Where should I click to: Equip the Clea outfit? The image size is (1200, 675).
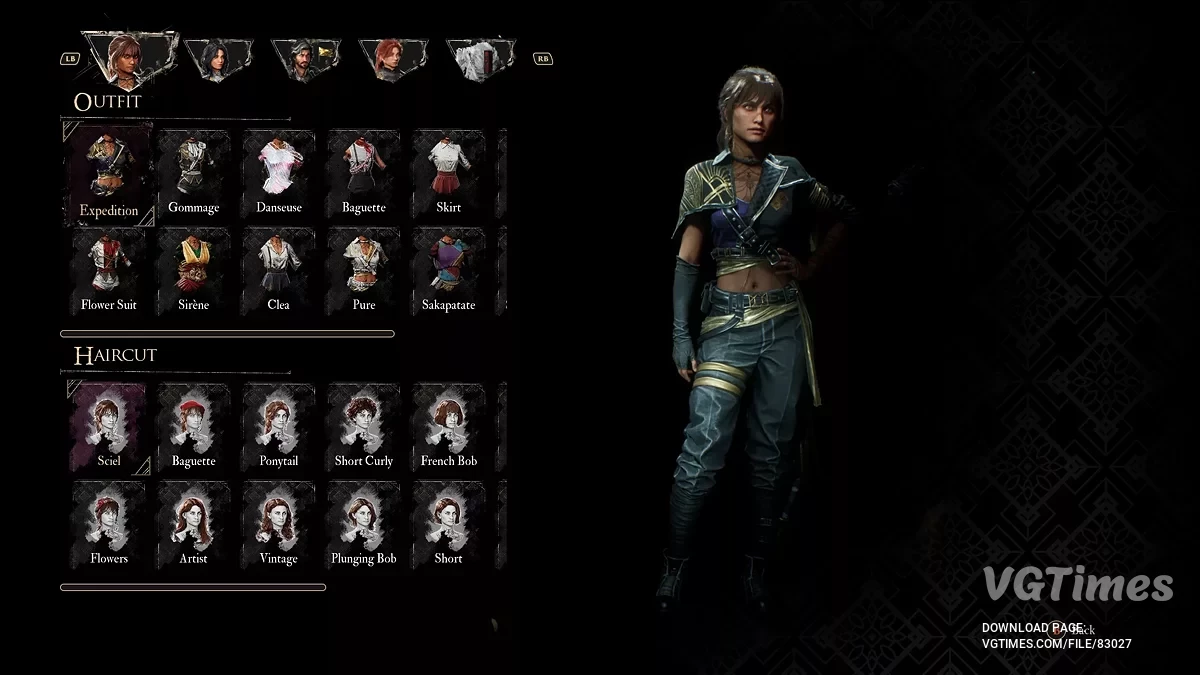278,269
